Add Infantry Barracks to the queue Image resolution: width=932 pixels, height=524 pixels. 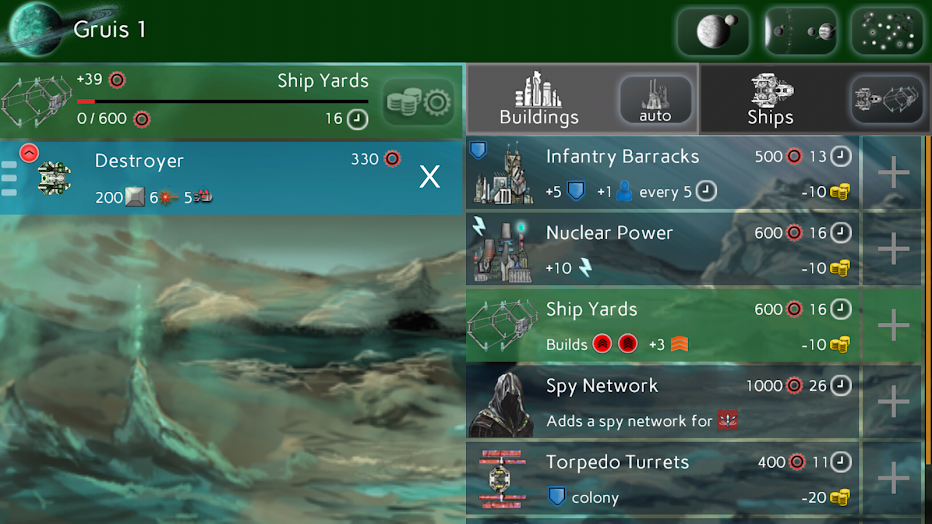pos(893,173)
